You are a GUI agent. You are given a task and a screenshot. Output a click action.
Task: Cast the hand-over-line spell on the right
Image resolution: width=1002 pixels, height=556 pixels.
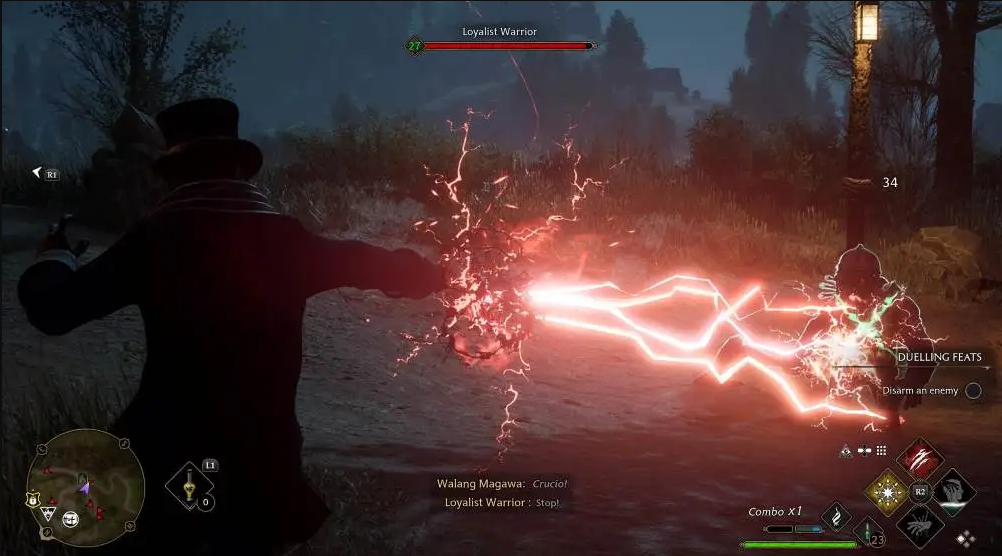point(954,491)
